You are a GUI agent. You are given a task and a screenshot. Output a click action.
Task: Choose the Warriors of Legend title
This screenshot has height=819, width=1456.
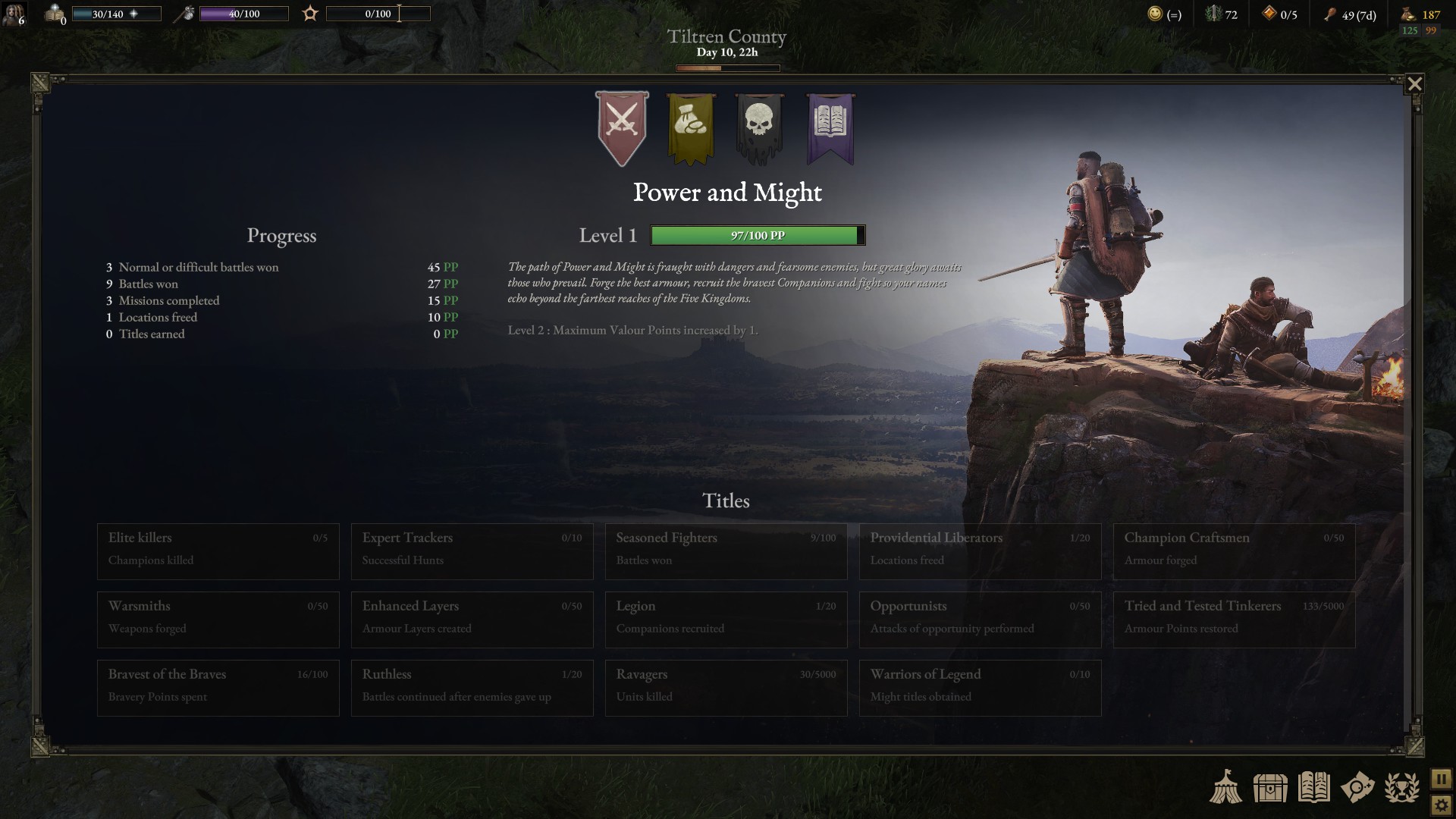980,688
